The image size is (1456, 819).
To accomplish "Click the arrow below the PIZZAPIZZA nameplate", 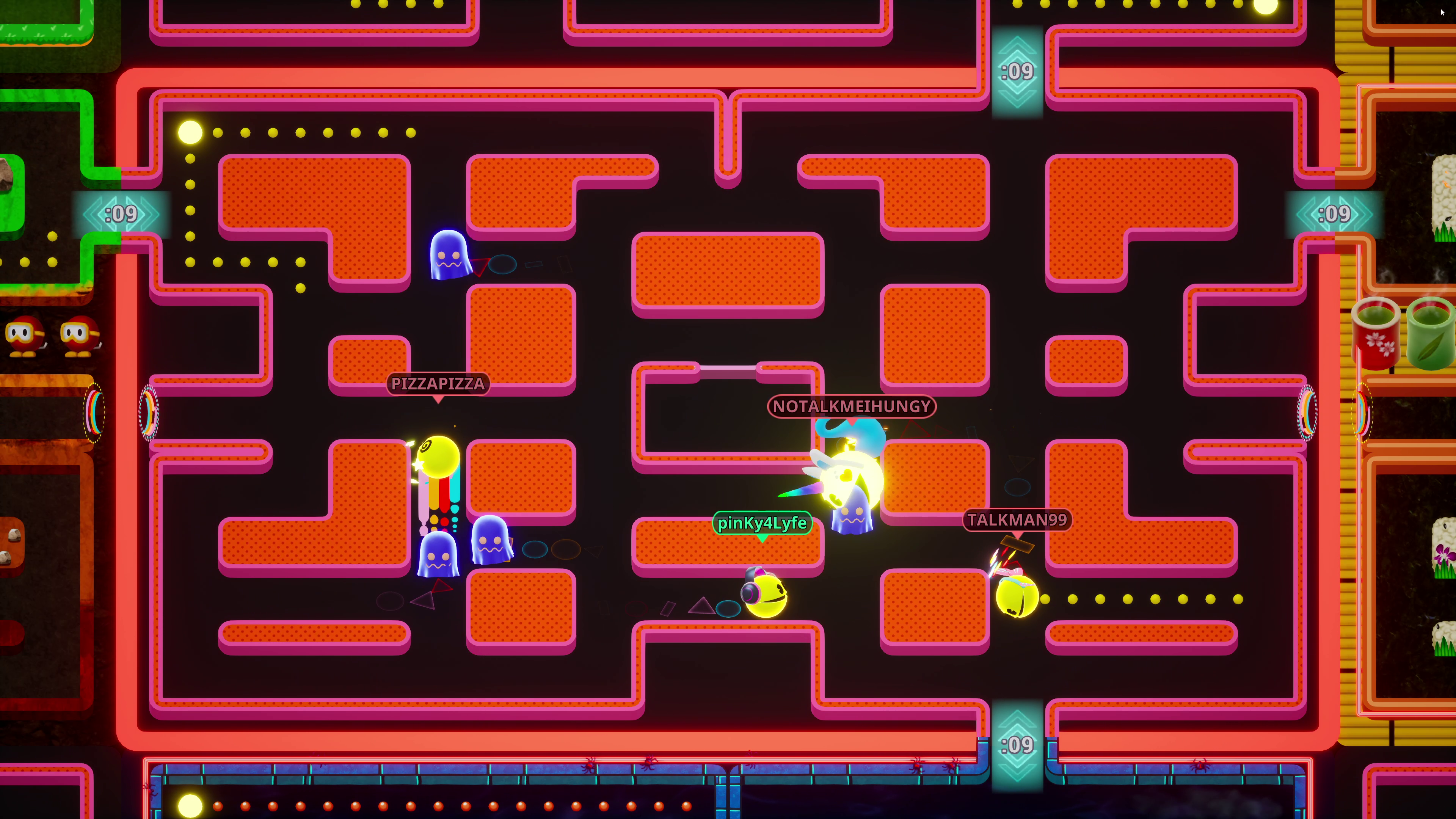I will click(438, 400).
